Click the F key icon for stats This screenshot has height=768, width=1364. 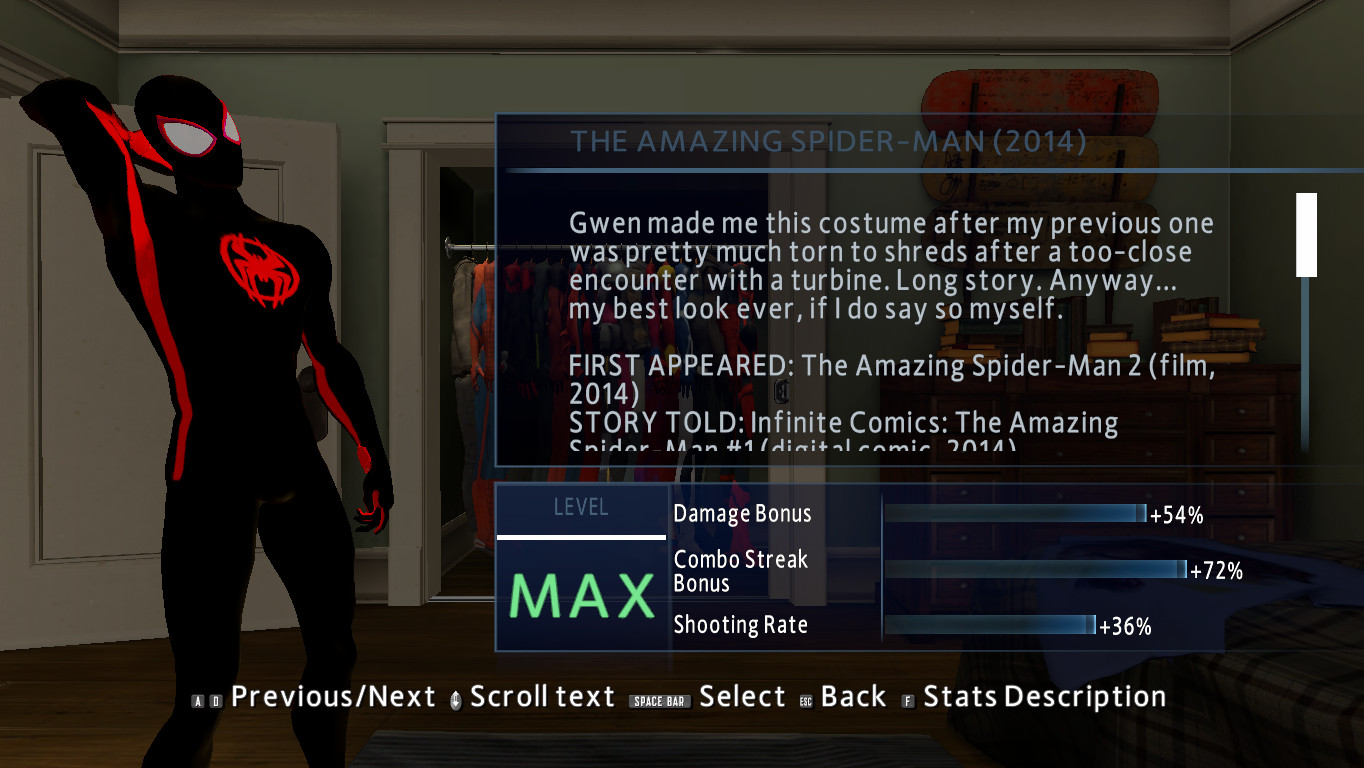[906, 697]
